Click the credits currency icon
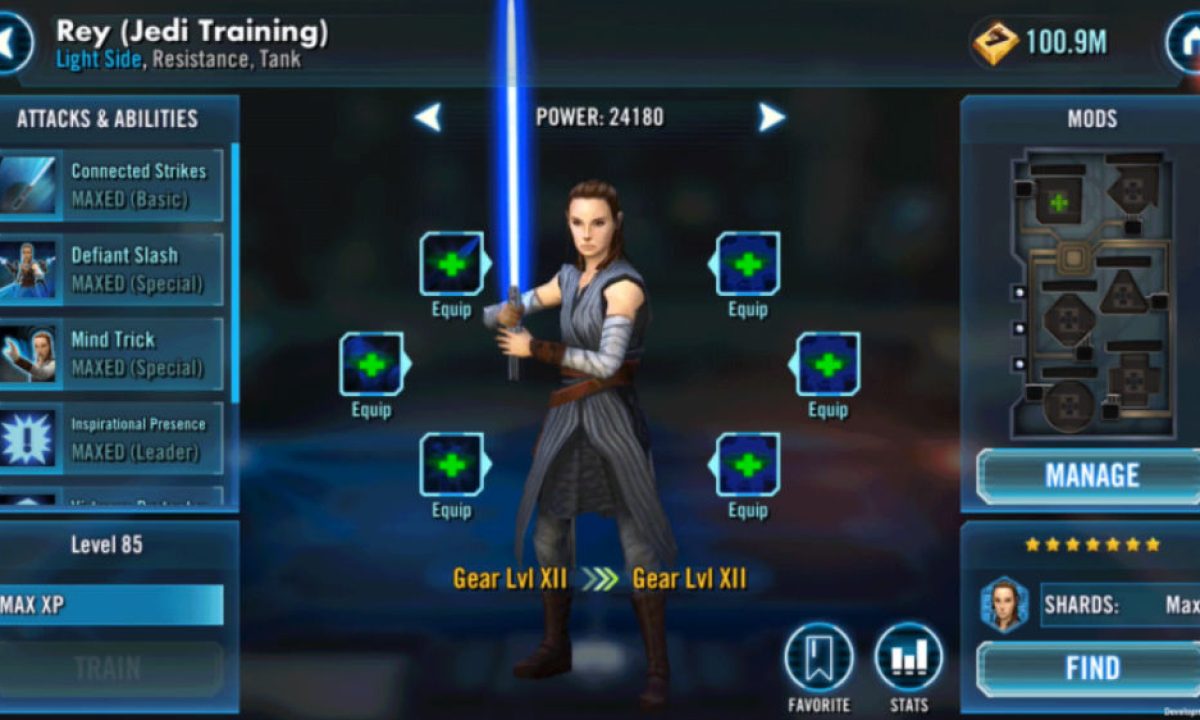Viewport: 1200px width, 720px height. pyautogui.click(x=995, y=43)
